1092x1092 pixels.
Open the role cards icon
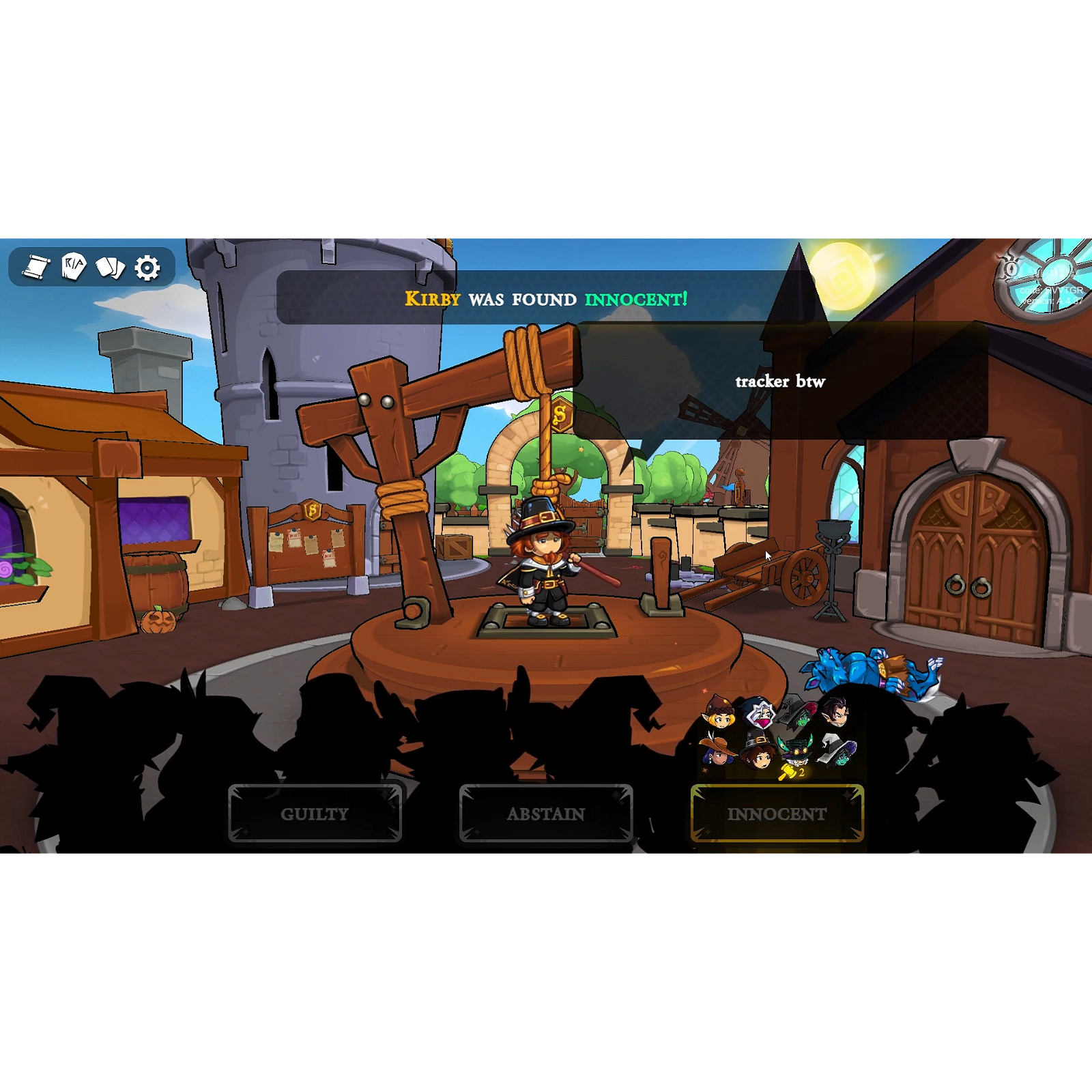click(112, 268)
